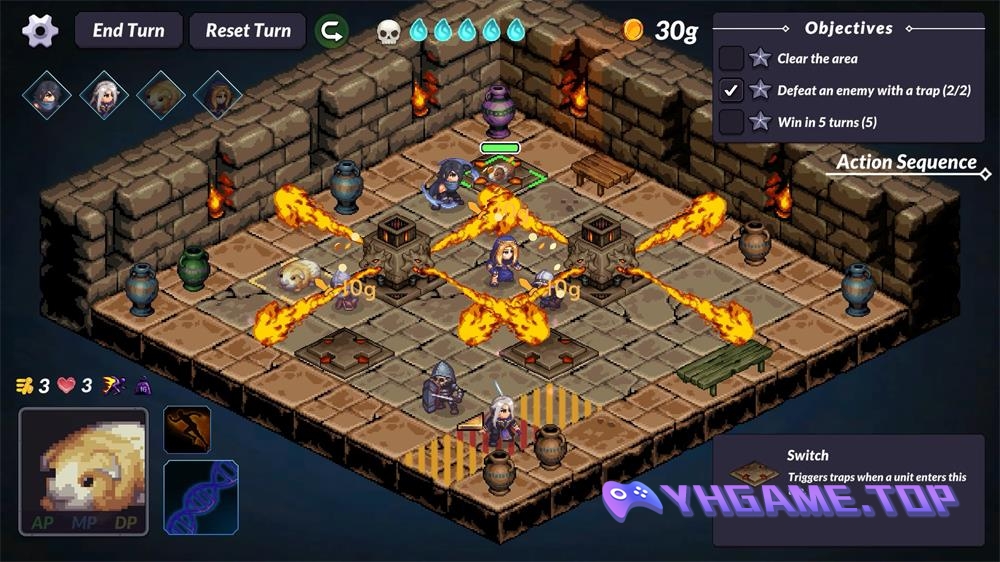1000x562 pixels.
Task: Open the gear settings menu
Action: coord(40,30)
